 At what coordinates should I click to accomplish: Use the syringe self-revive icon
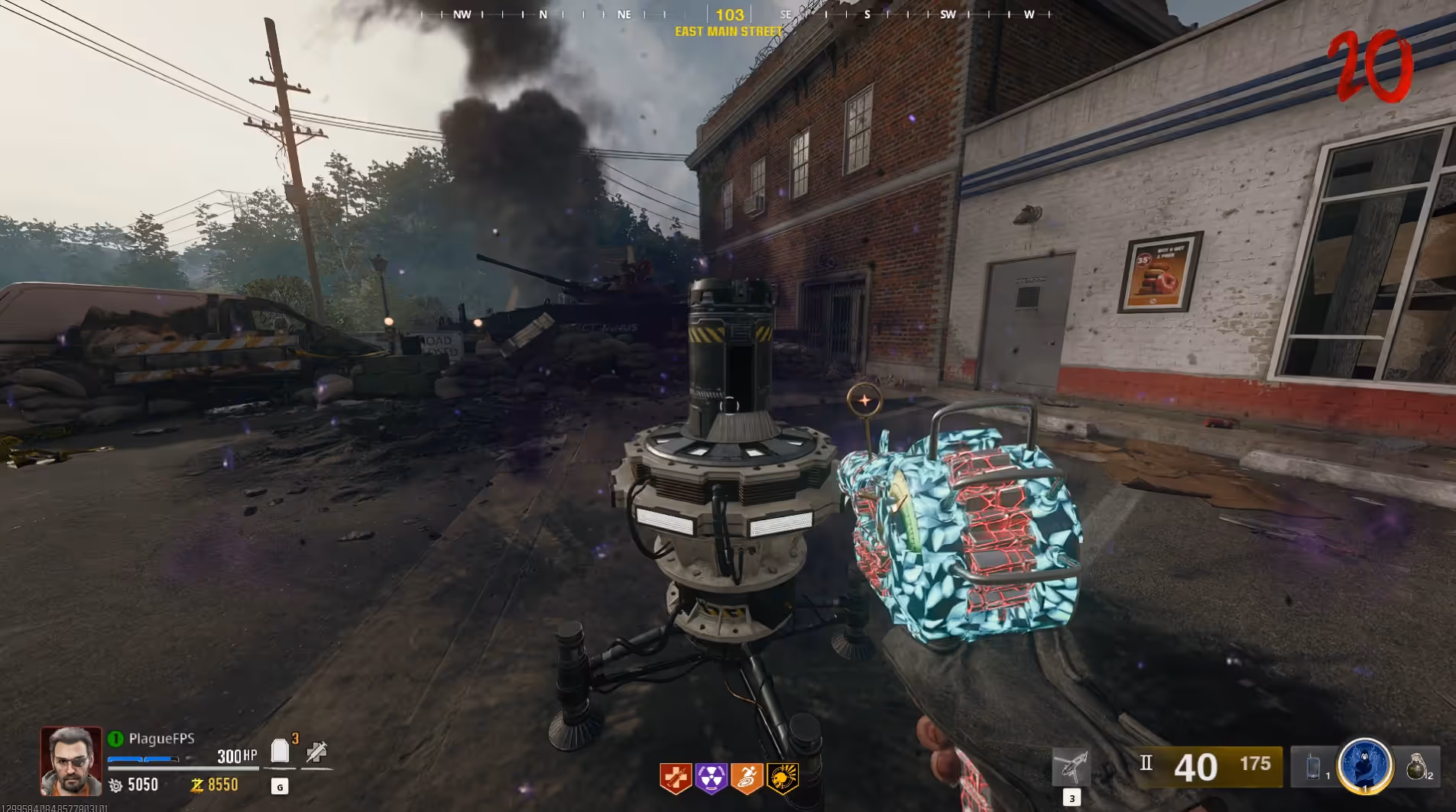tap(316, 752)
